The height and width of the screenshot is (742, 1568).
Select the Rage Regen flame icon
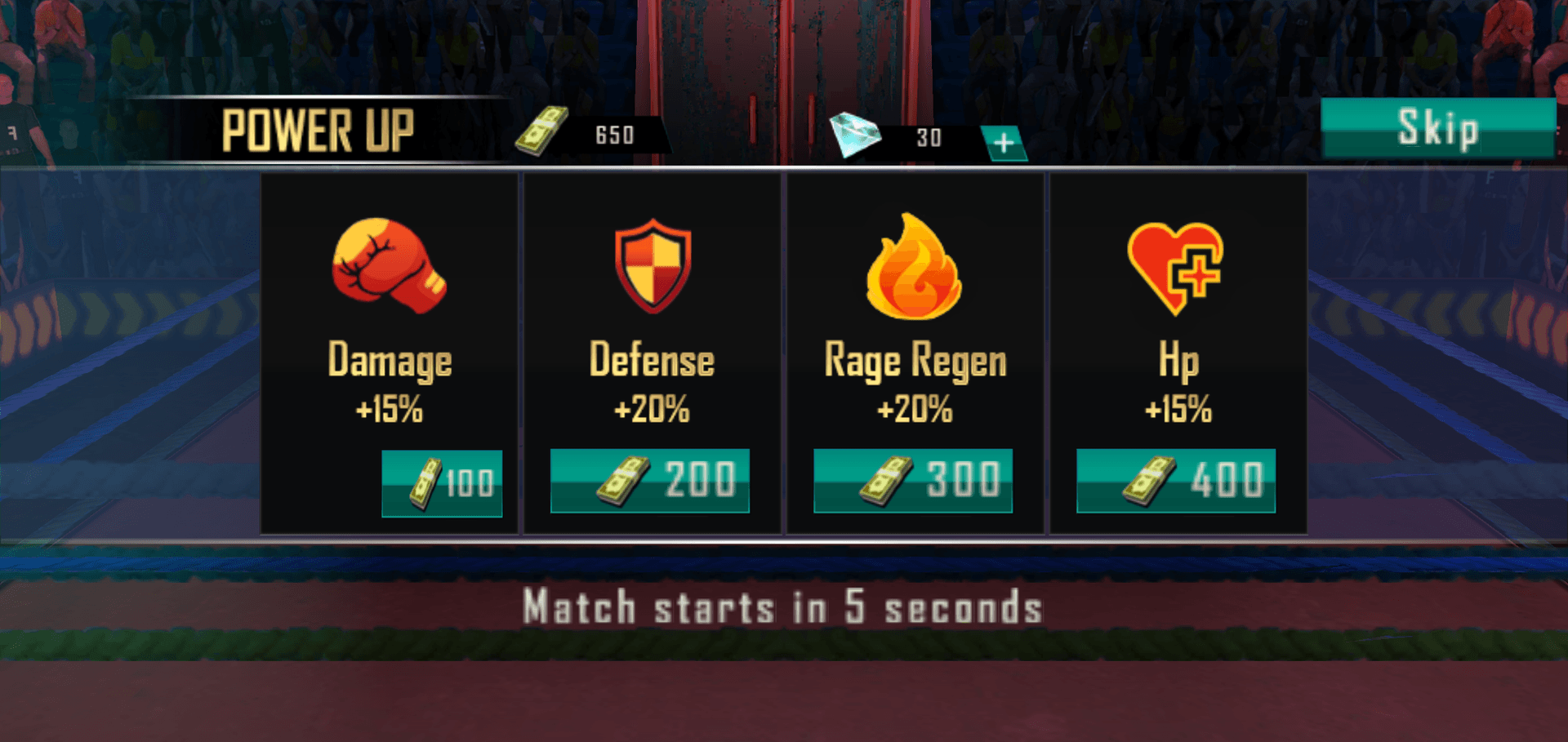(914, 267)
